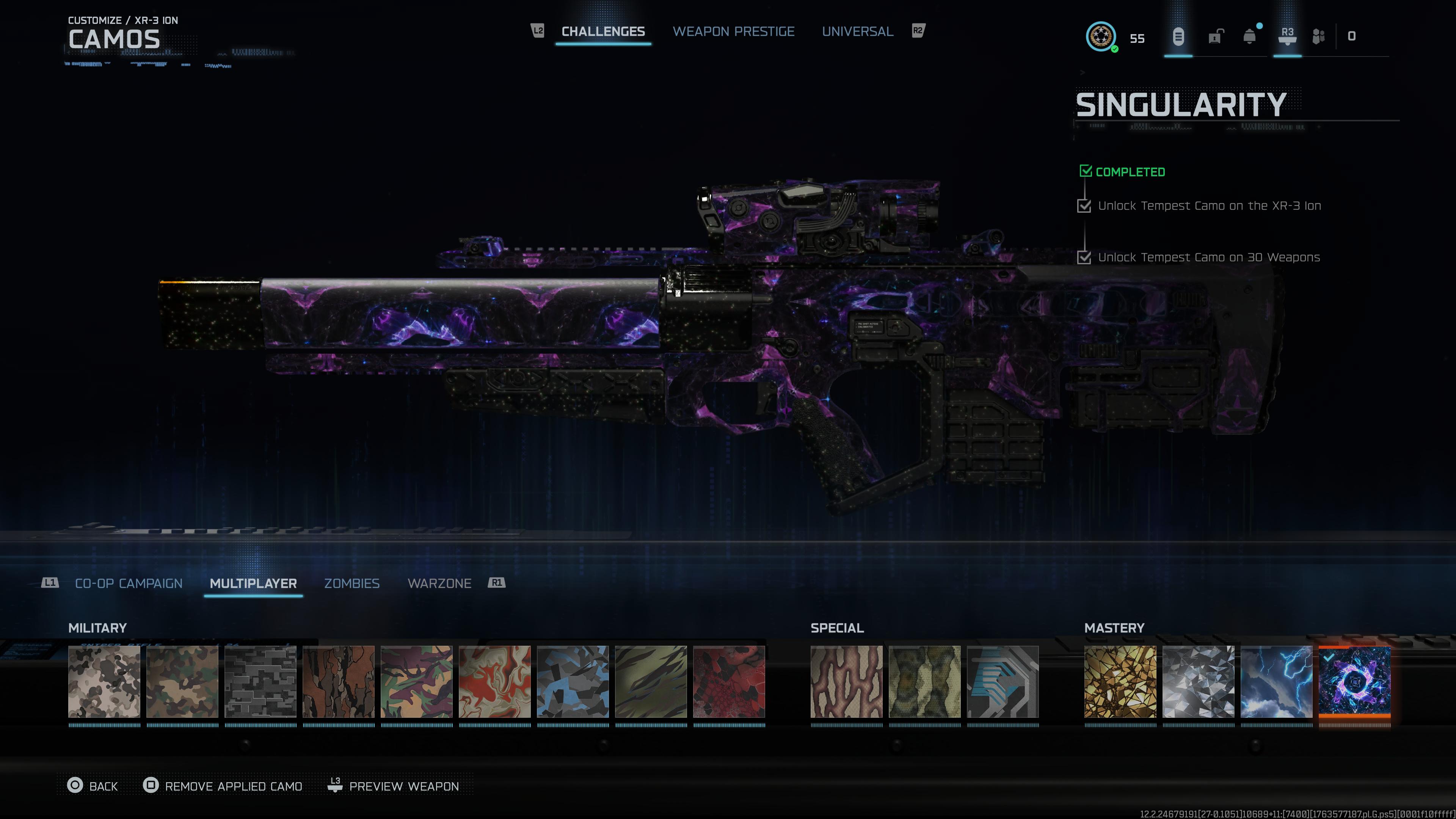The height and width of the screenshot is (819, 1456).
Task: Apply the lightning storm Tempest camo
Action: pos(1276,682)
